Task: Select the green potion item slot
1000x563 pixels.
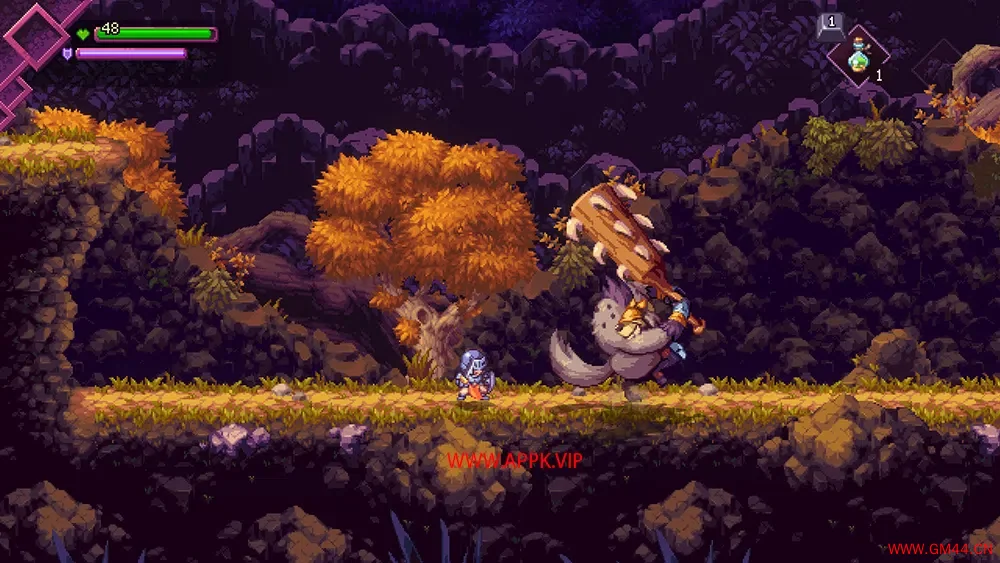Action: [858, 57]
